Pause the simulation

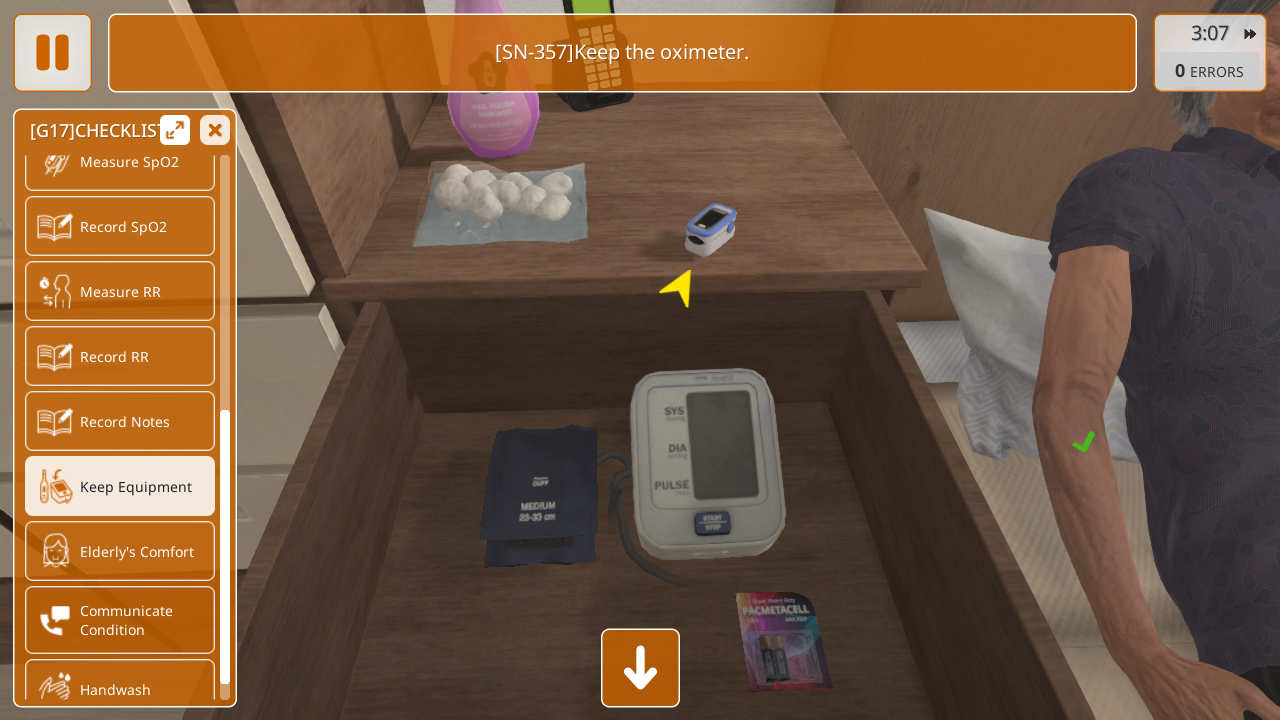pos(53,53)
